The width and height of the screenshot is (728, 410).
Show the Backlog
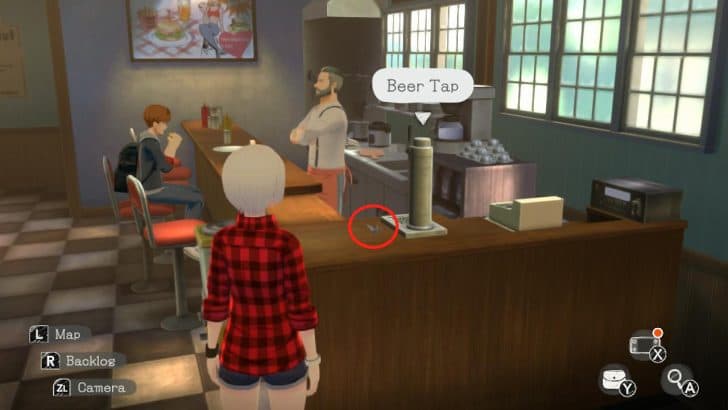click(x=83, y=360)
